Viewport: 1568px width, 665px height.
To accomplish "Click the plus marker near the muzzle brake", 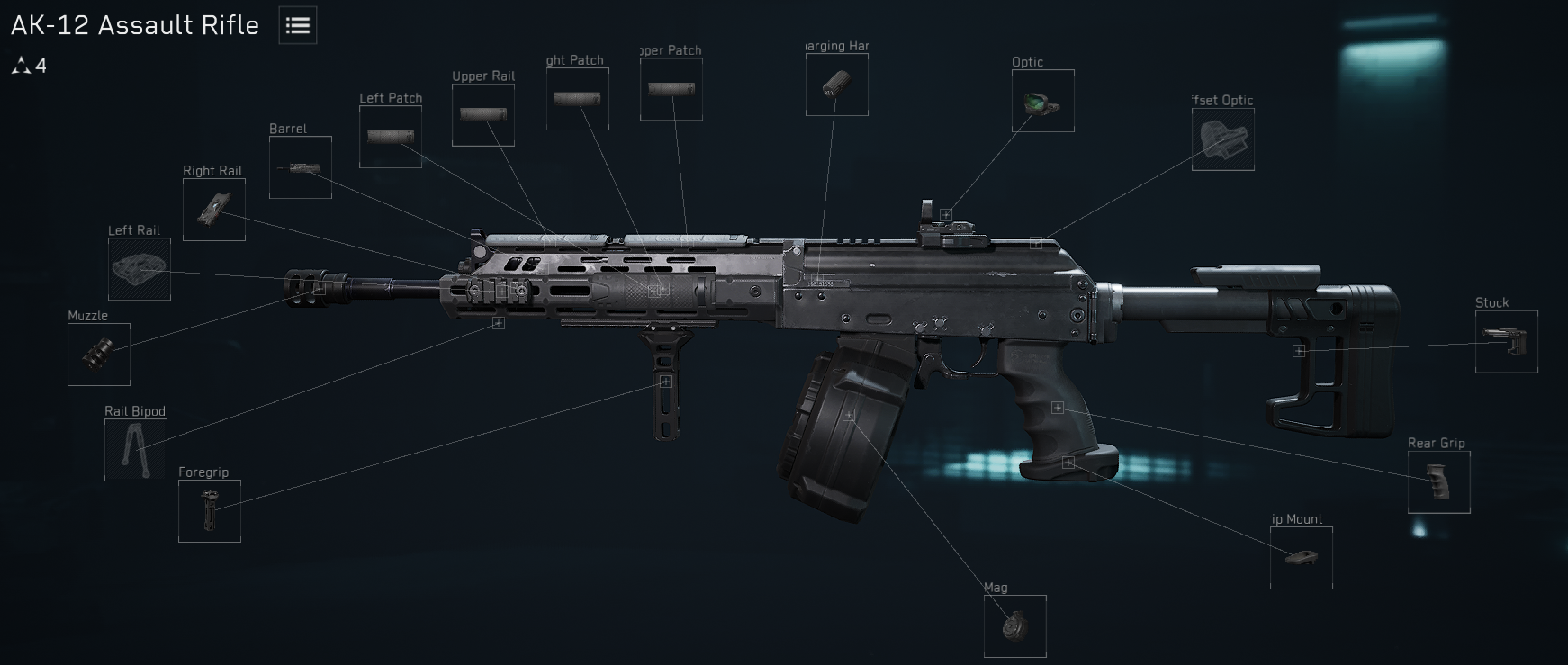I will pos(320,290).
